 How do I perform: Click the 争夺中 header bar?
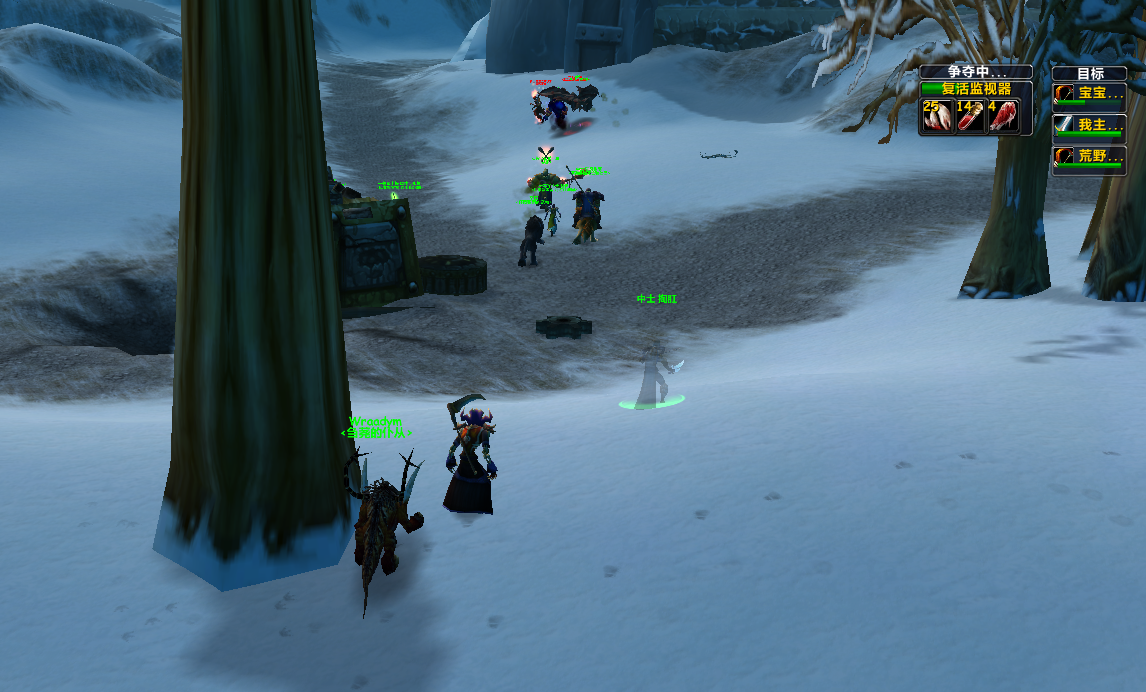[976, 72]
